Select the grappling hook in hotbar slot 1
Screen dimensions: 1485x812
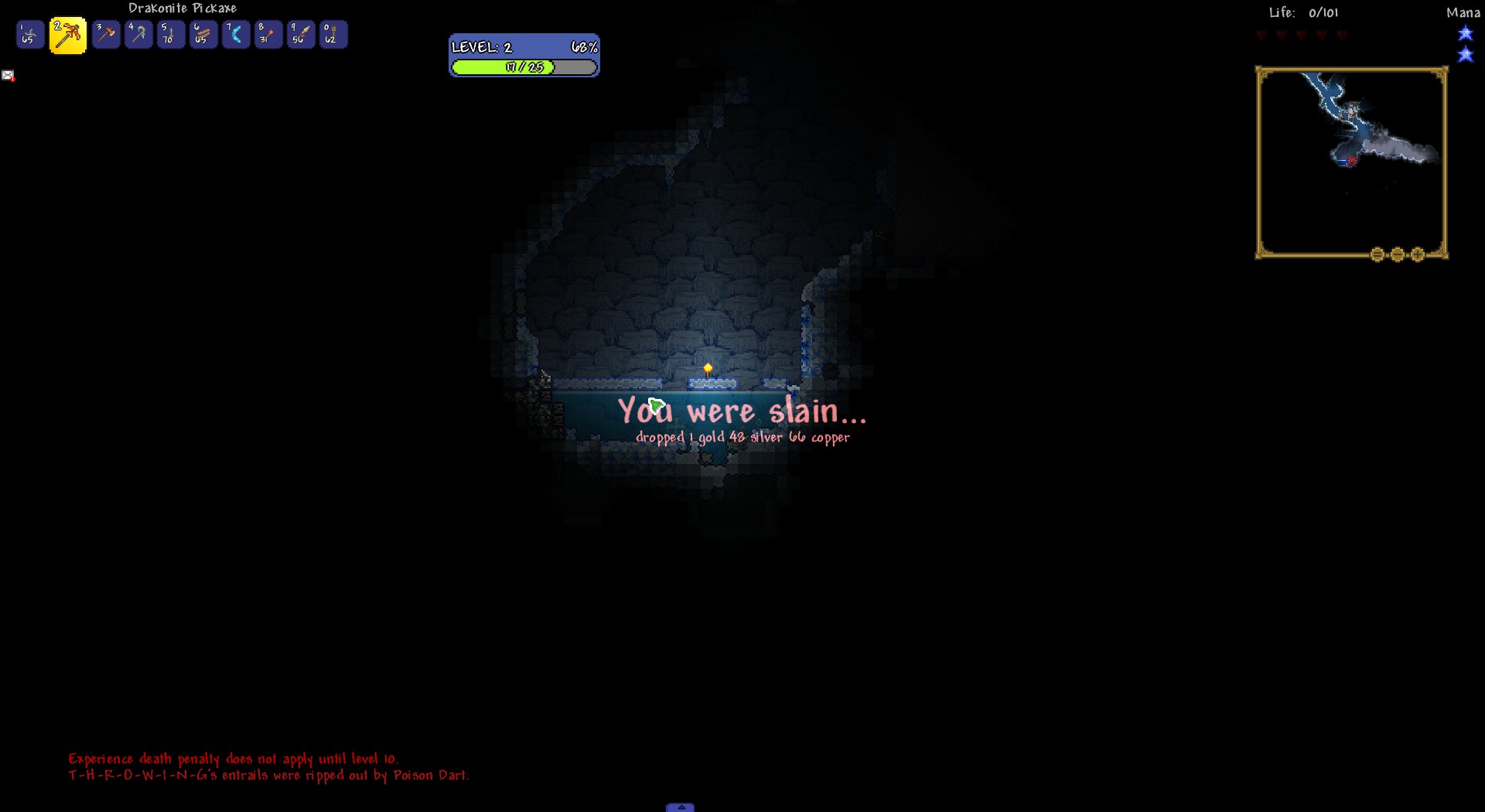[29, 34]
